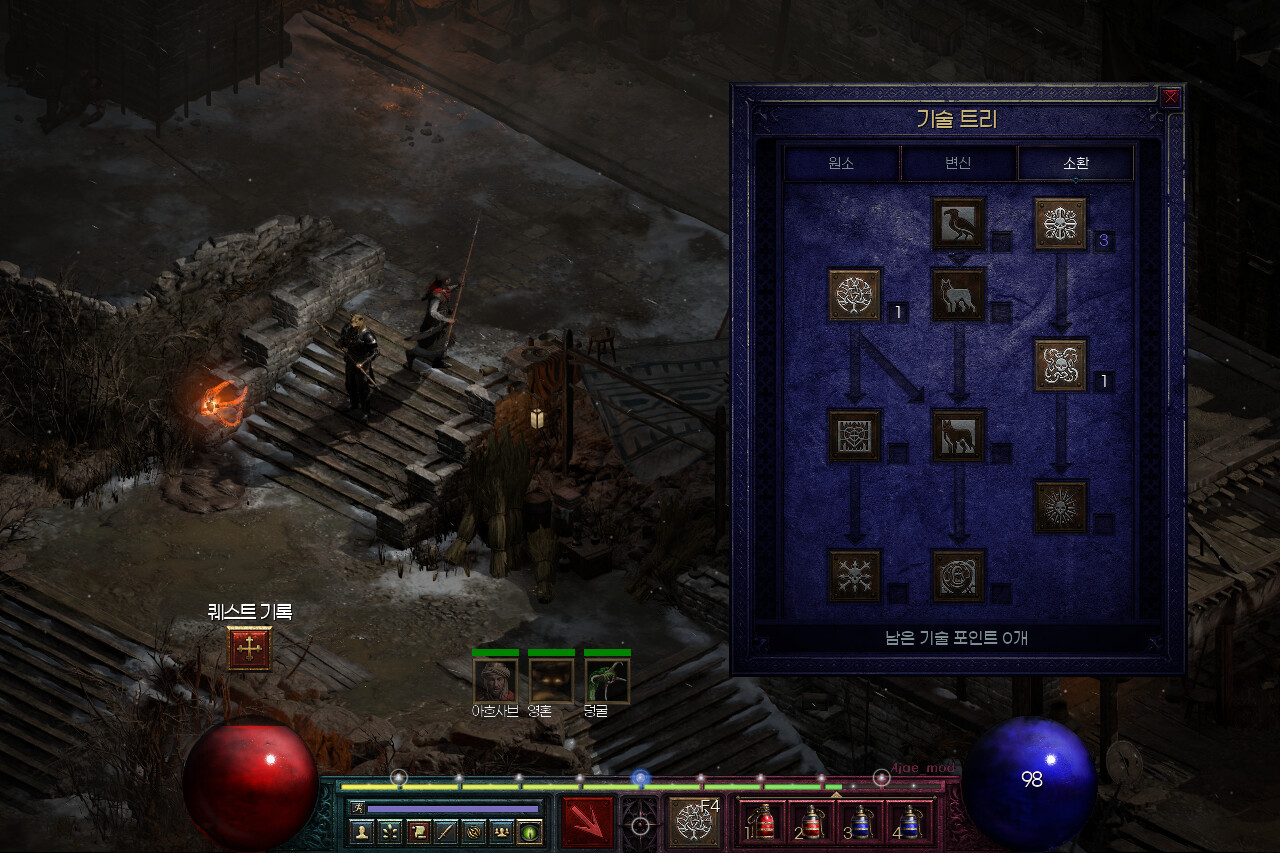Close the skill tree panel
Viewport: 1280px width, 853px height.
coord(1170,98)
